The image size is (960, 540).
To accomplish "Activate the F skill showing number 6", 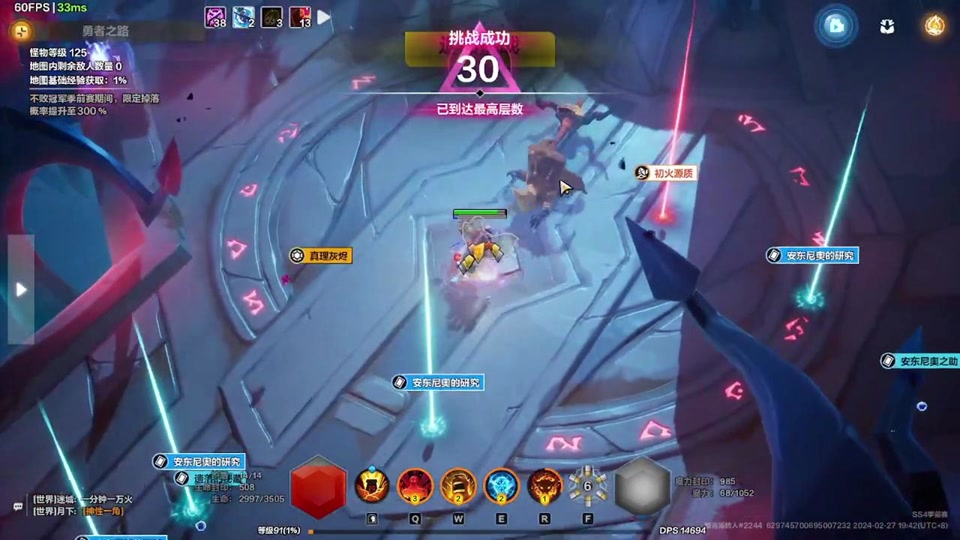I will 587,485.
